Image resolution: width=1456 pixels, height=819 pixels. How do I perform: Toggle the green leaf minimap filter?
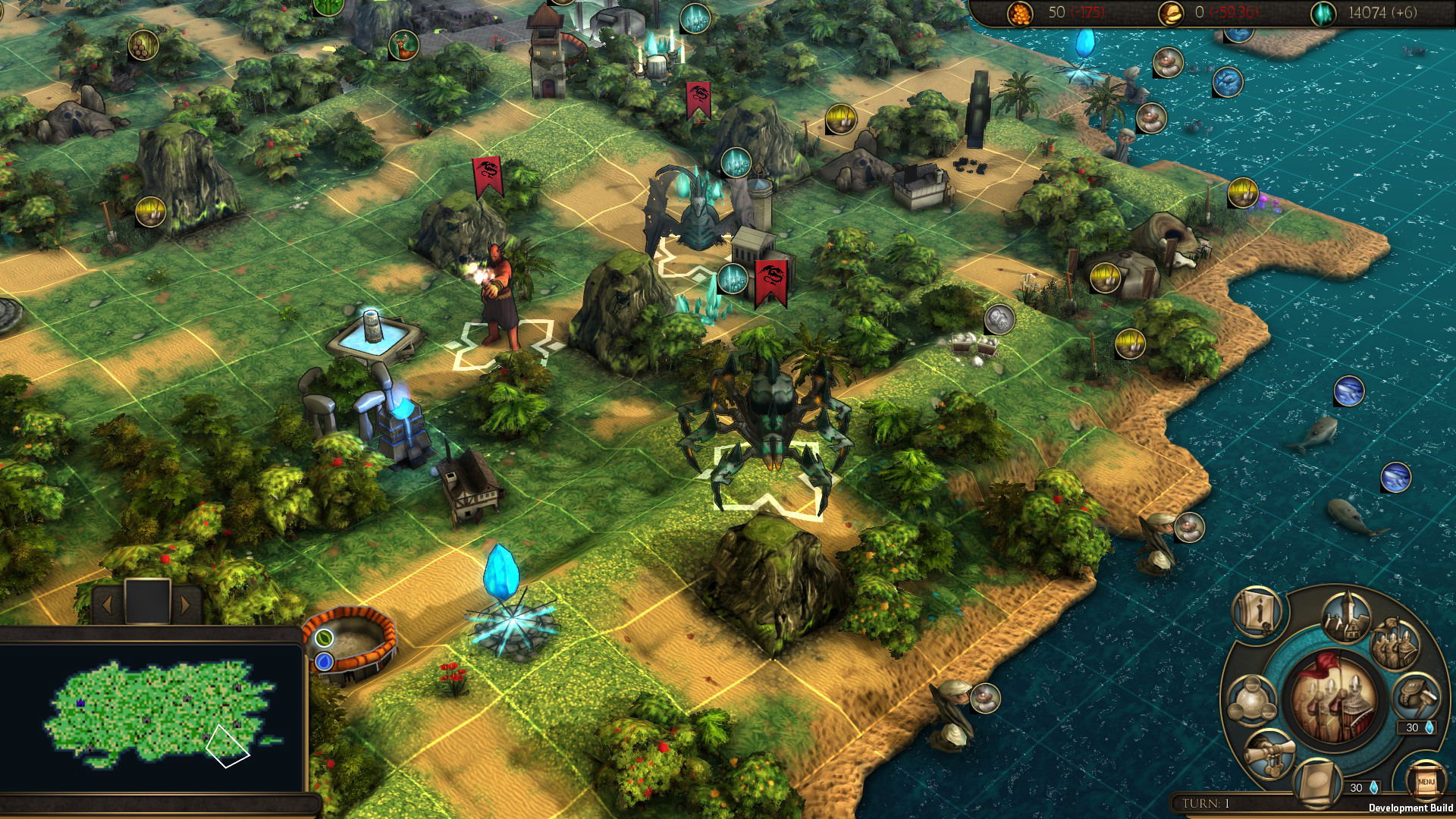pos(325,638)
